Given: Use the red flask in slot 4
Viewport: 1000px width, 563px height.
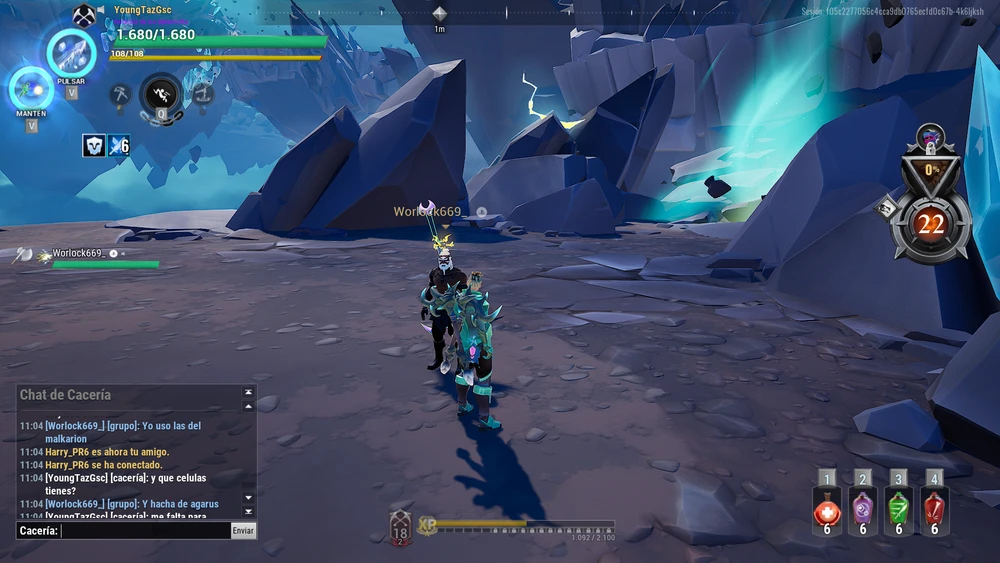Looking at the screenshot, I should pos(934,510).
